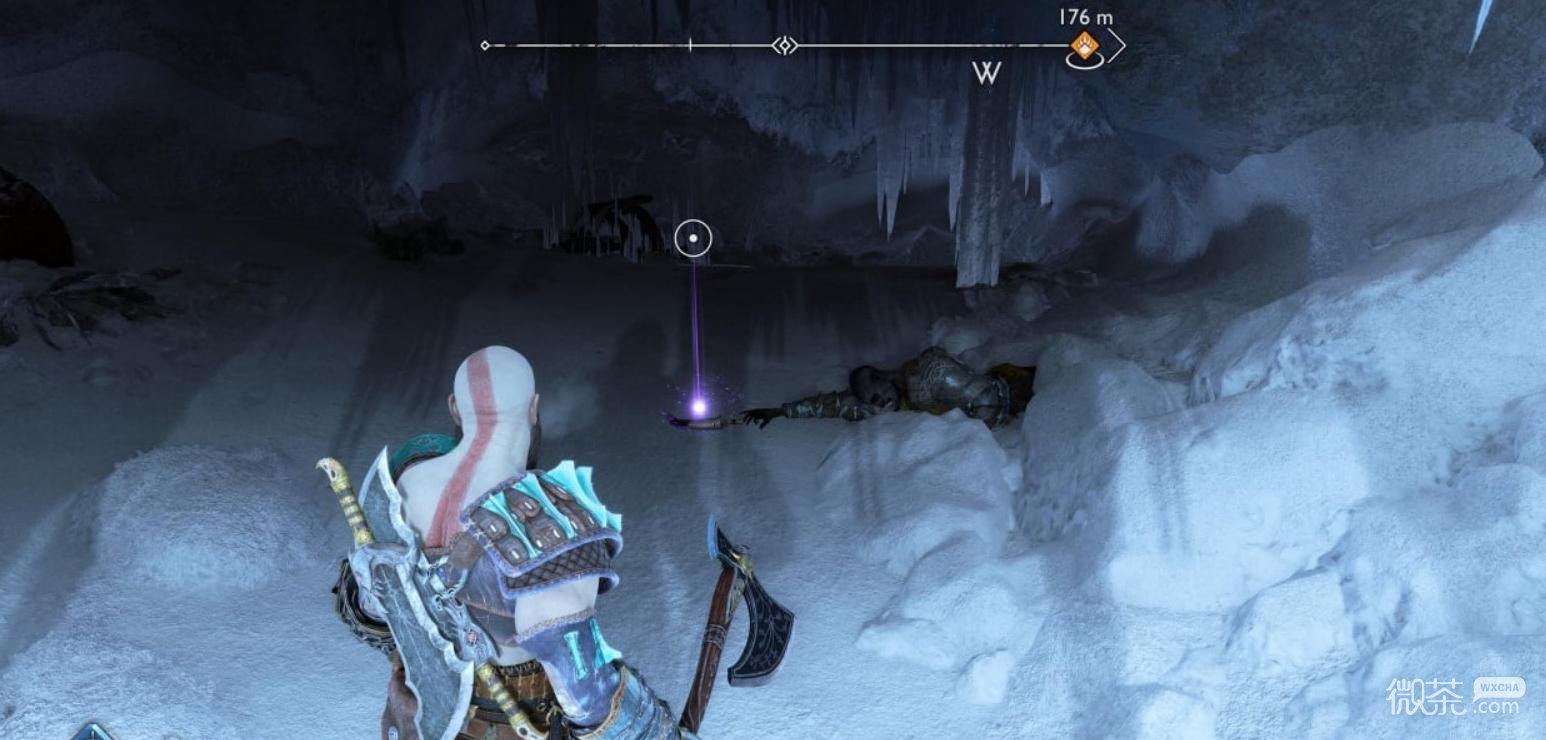Click the circular aiming reticle

tap(693, 239)
